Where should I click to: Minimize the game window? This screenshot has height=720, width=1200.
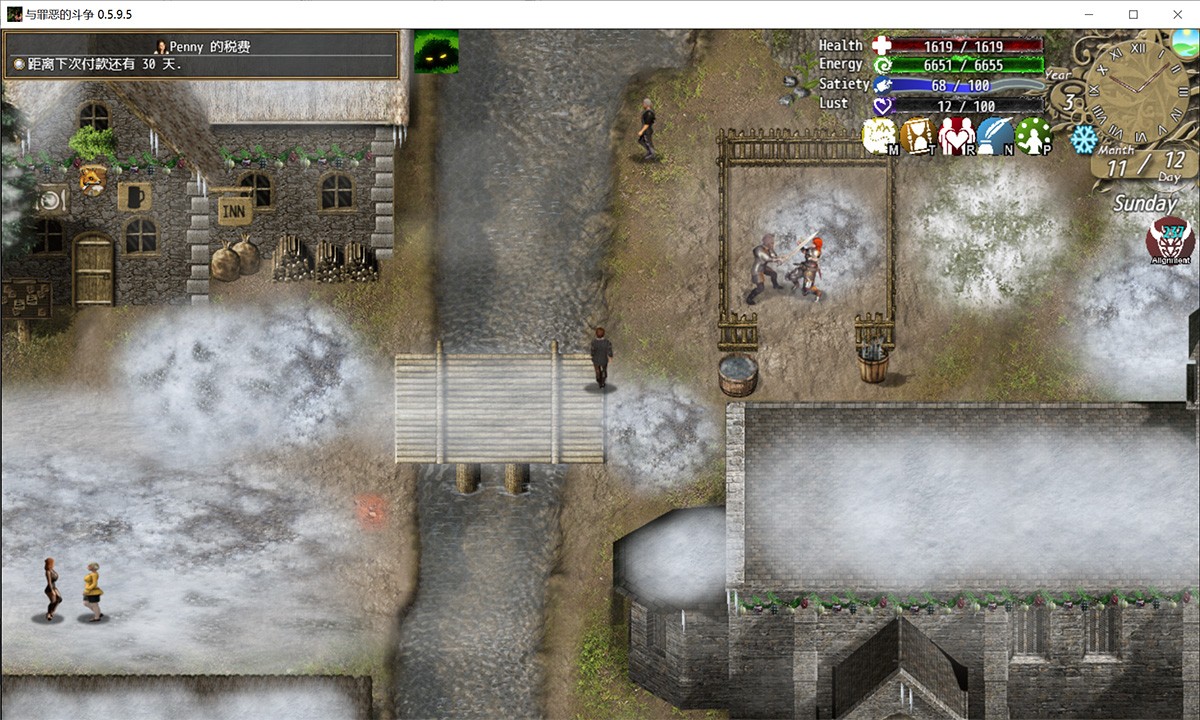pos(1087,14)
